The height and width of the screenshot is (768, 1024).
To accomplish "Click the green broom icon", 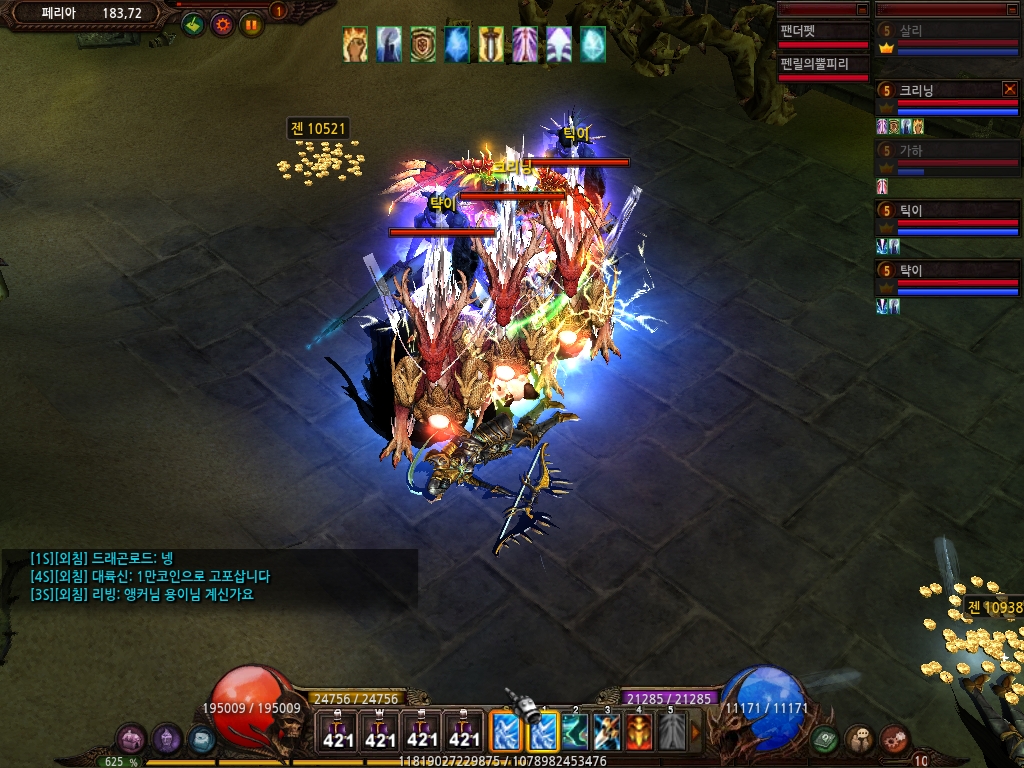I will point(193,24).
